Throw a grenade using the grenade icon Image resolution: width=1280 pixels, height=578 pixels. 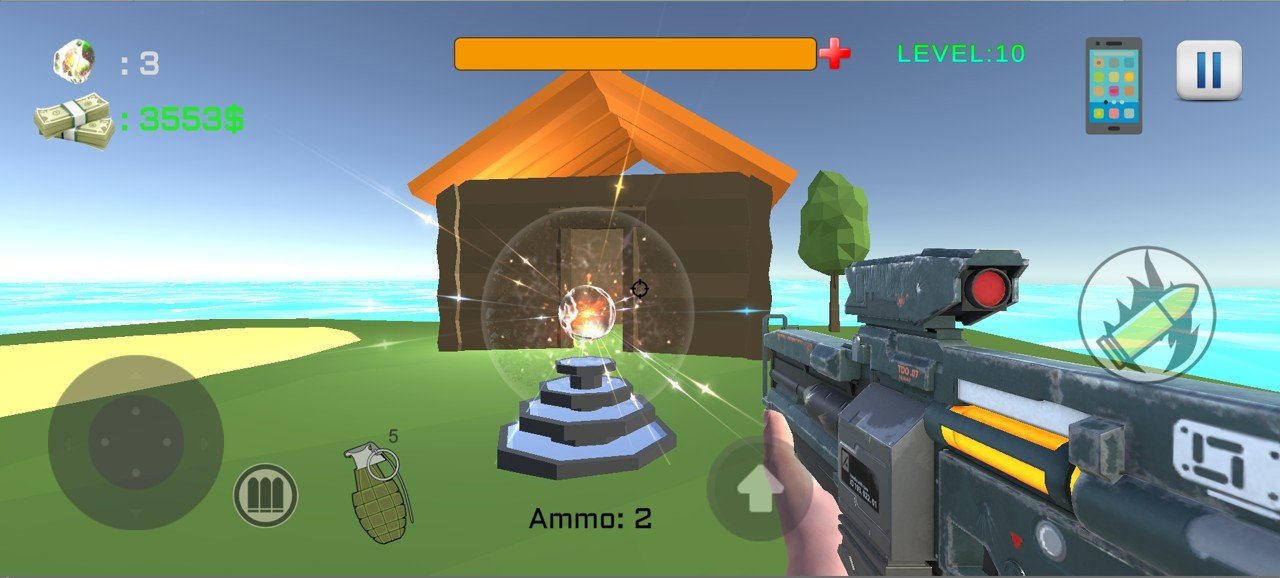(x=379, y=493)
